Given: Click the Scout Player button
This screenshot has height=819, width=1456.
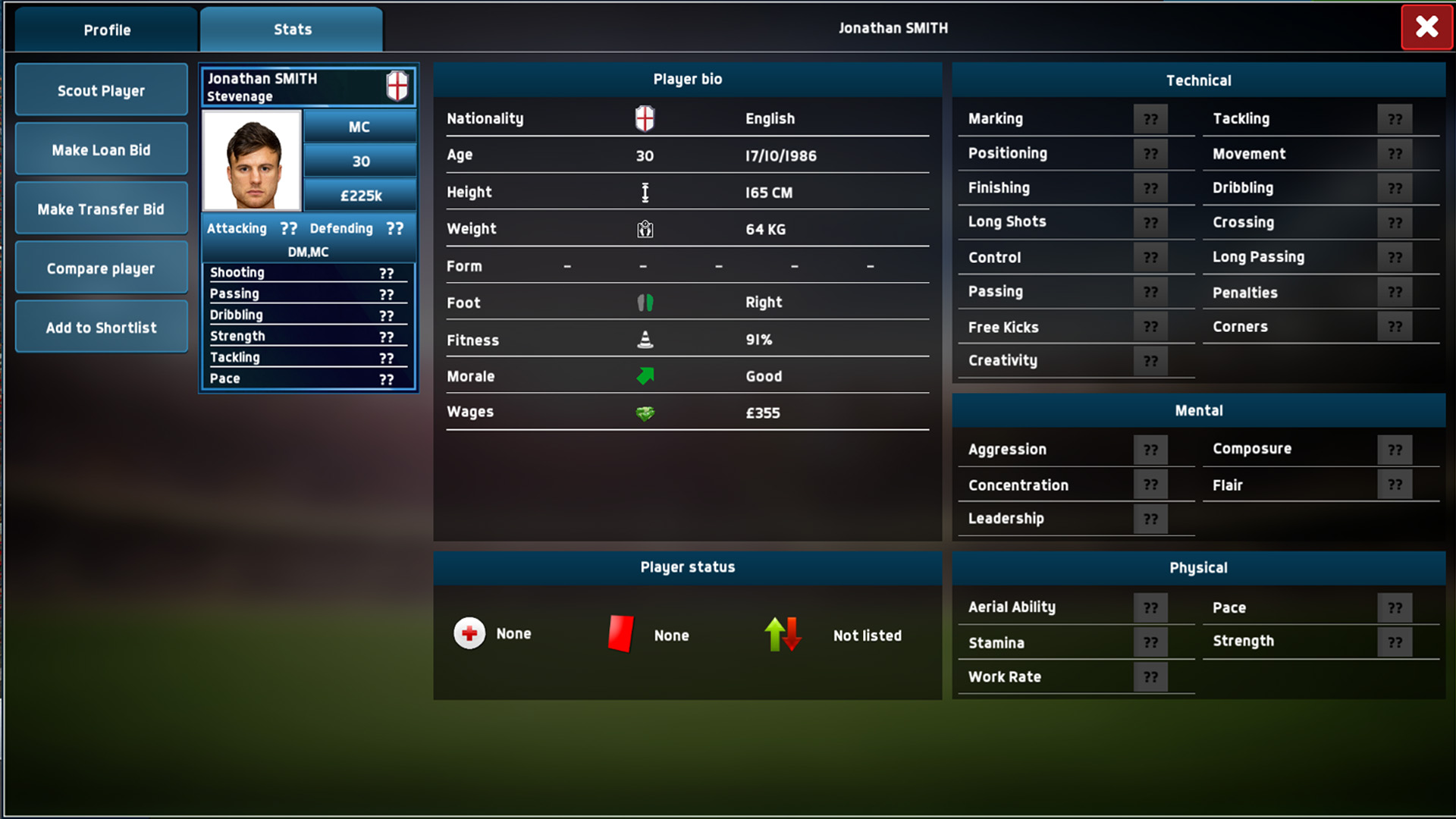Looking at the screenshot, I should pyautogui.click(x=101, y=89).
